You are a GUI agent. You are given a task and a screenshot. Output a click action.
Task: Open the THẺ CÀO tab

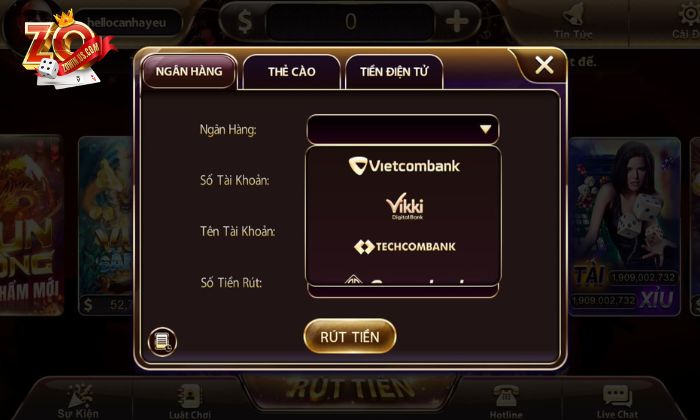click(x=291, y=72)
